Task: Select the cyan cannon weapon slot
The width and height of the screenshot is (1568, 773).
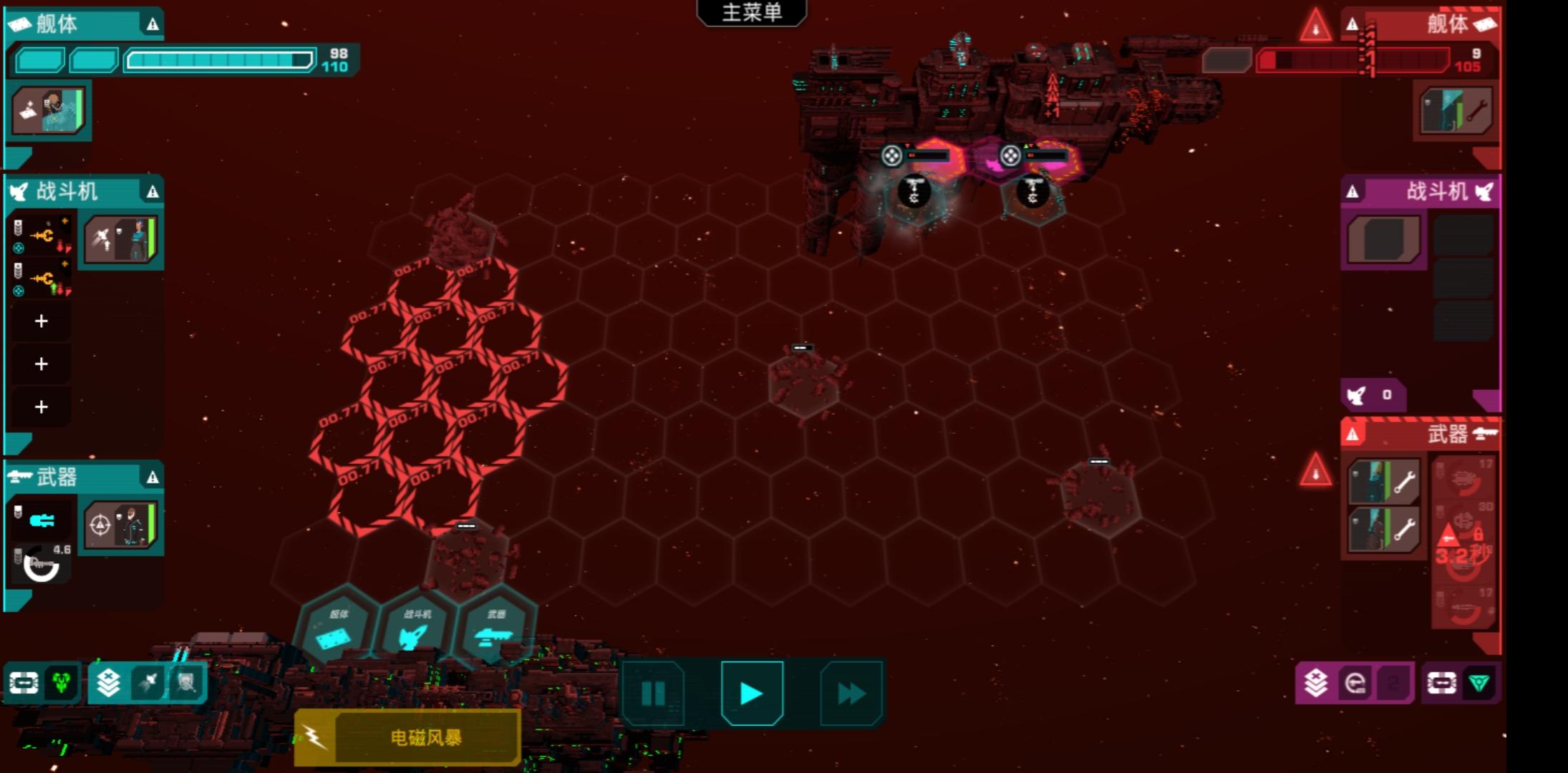Action: (42, 520)
